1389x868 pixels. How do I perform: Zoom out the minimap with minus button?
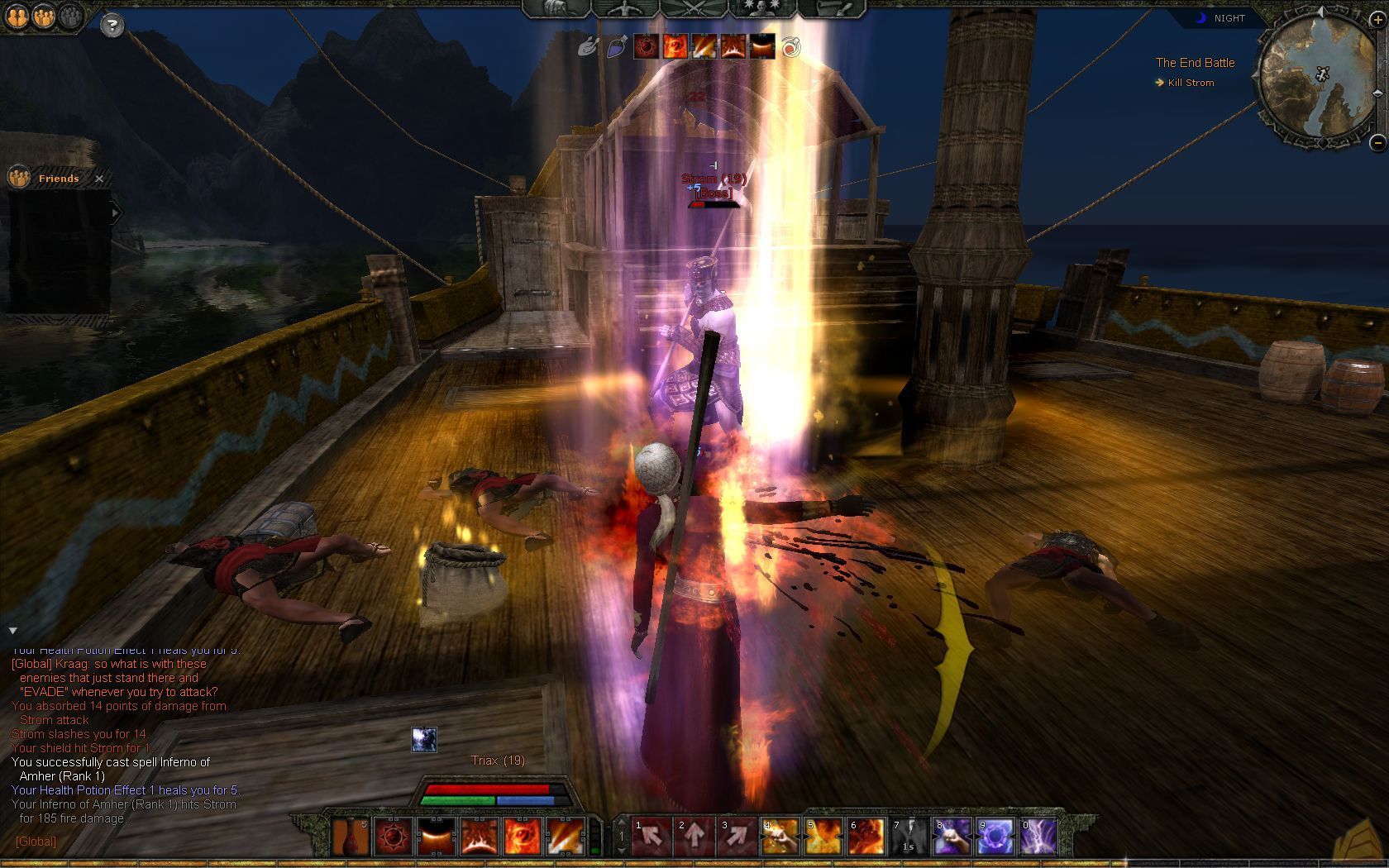tap(1377, 143)
